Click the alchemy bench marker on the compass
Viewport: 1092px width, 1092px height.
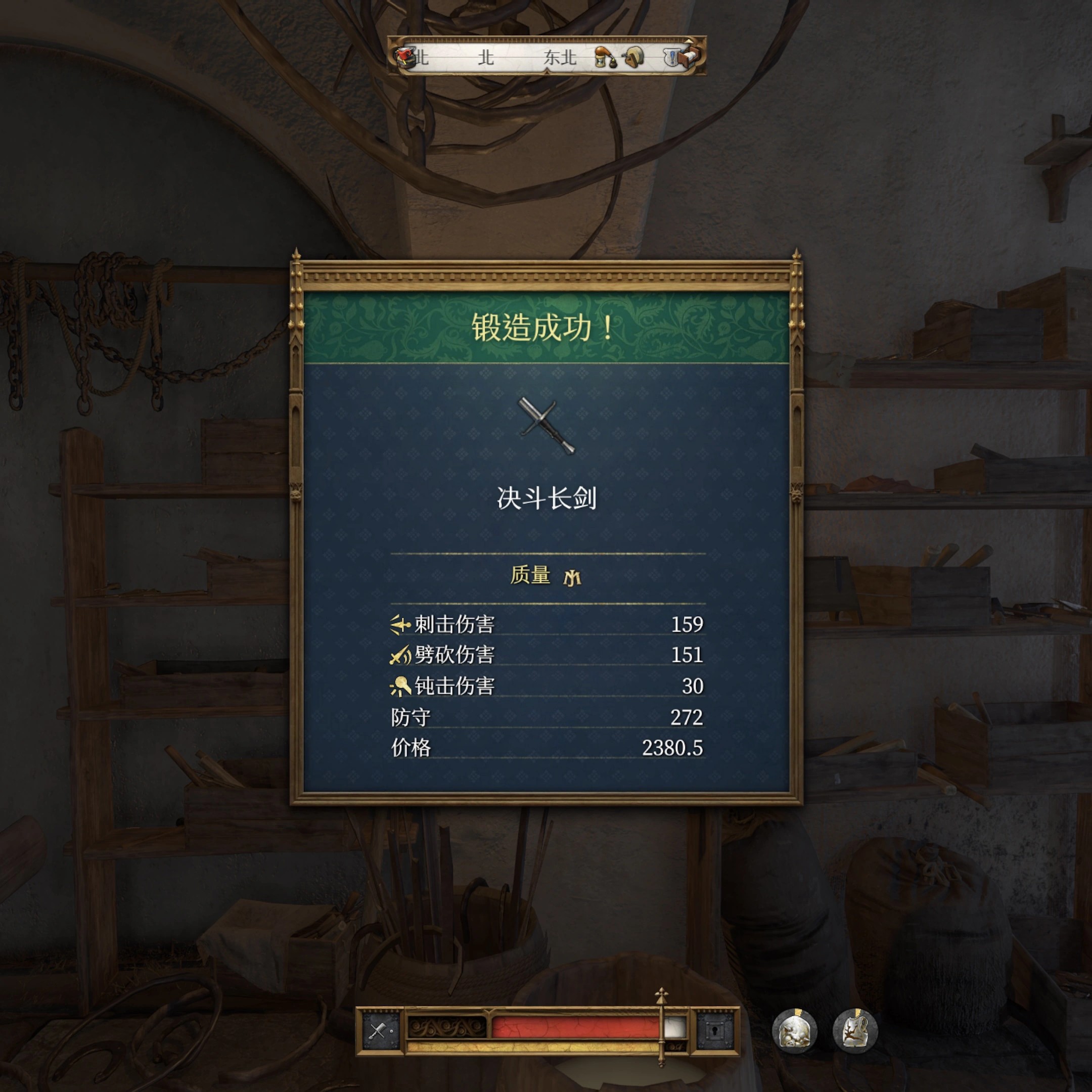[x=604, y=58]
